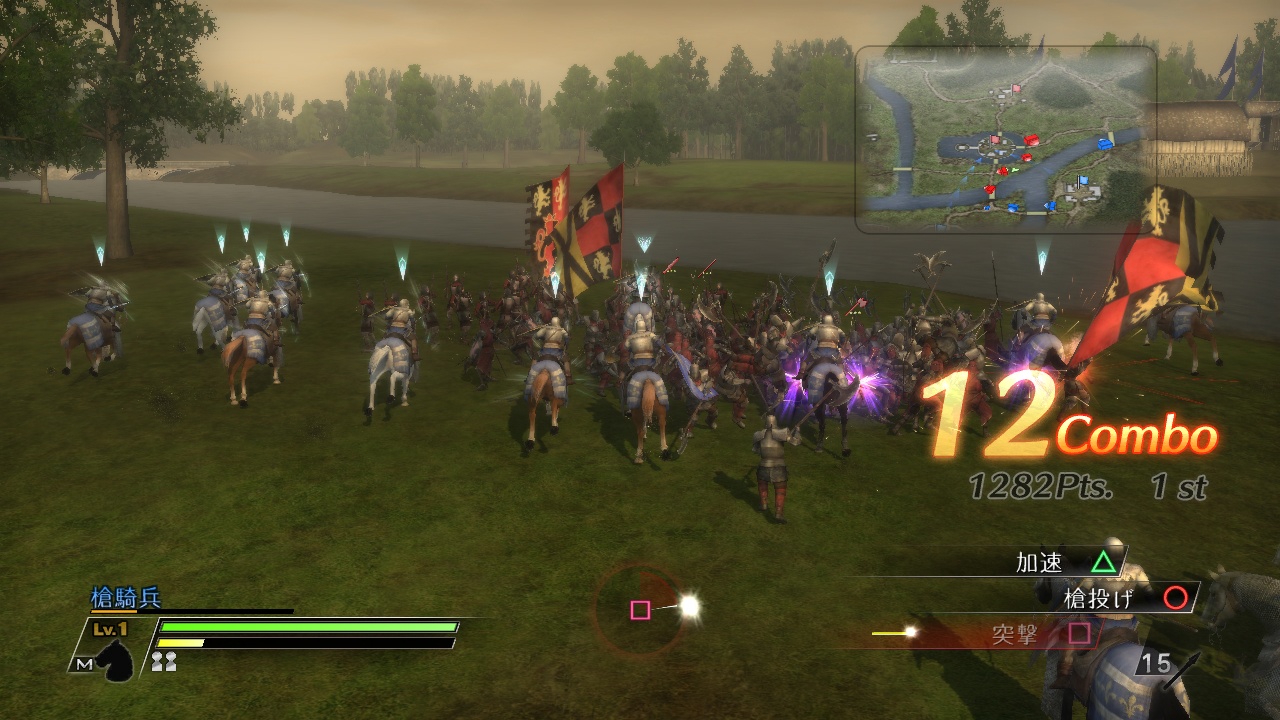Image resolution: width=1280 pixels, height=720 pixels.
Task: Select the Lv.1 level indicator
Action: (x=110, y=629)
